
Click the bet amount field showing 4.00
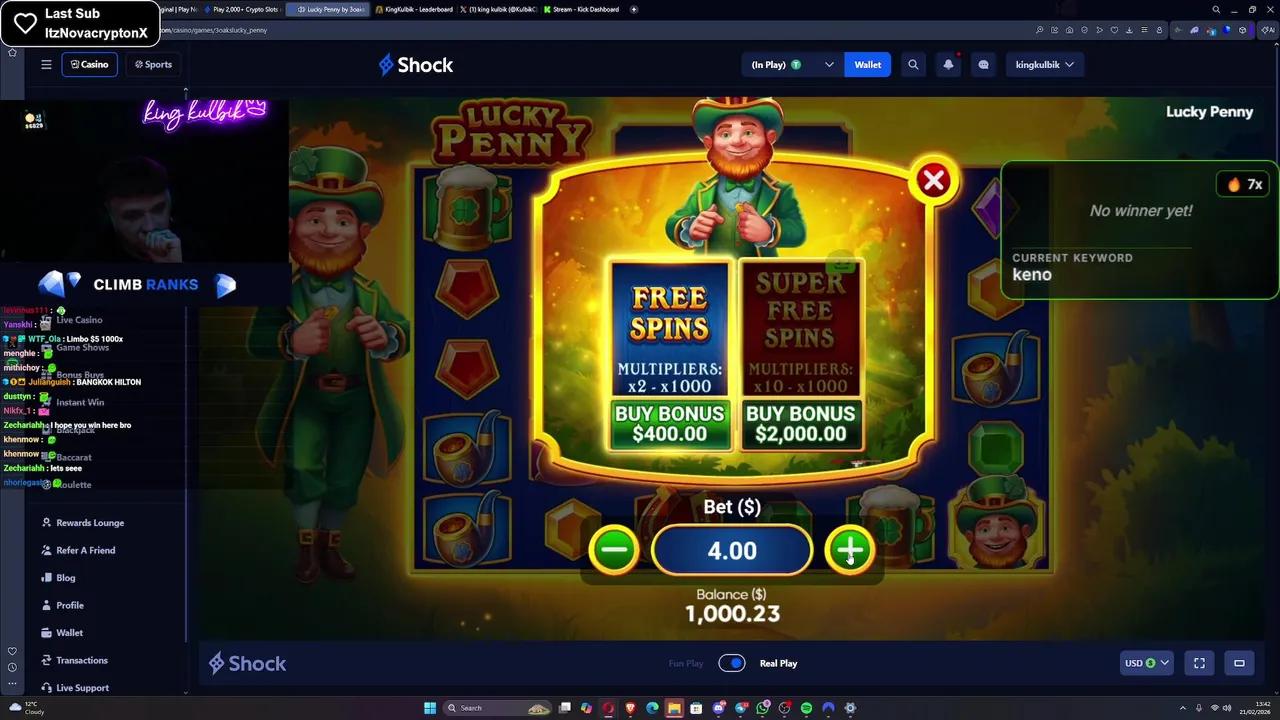click(x=731, y=550)
